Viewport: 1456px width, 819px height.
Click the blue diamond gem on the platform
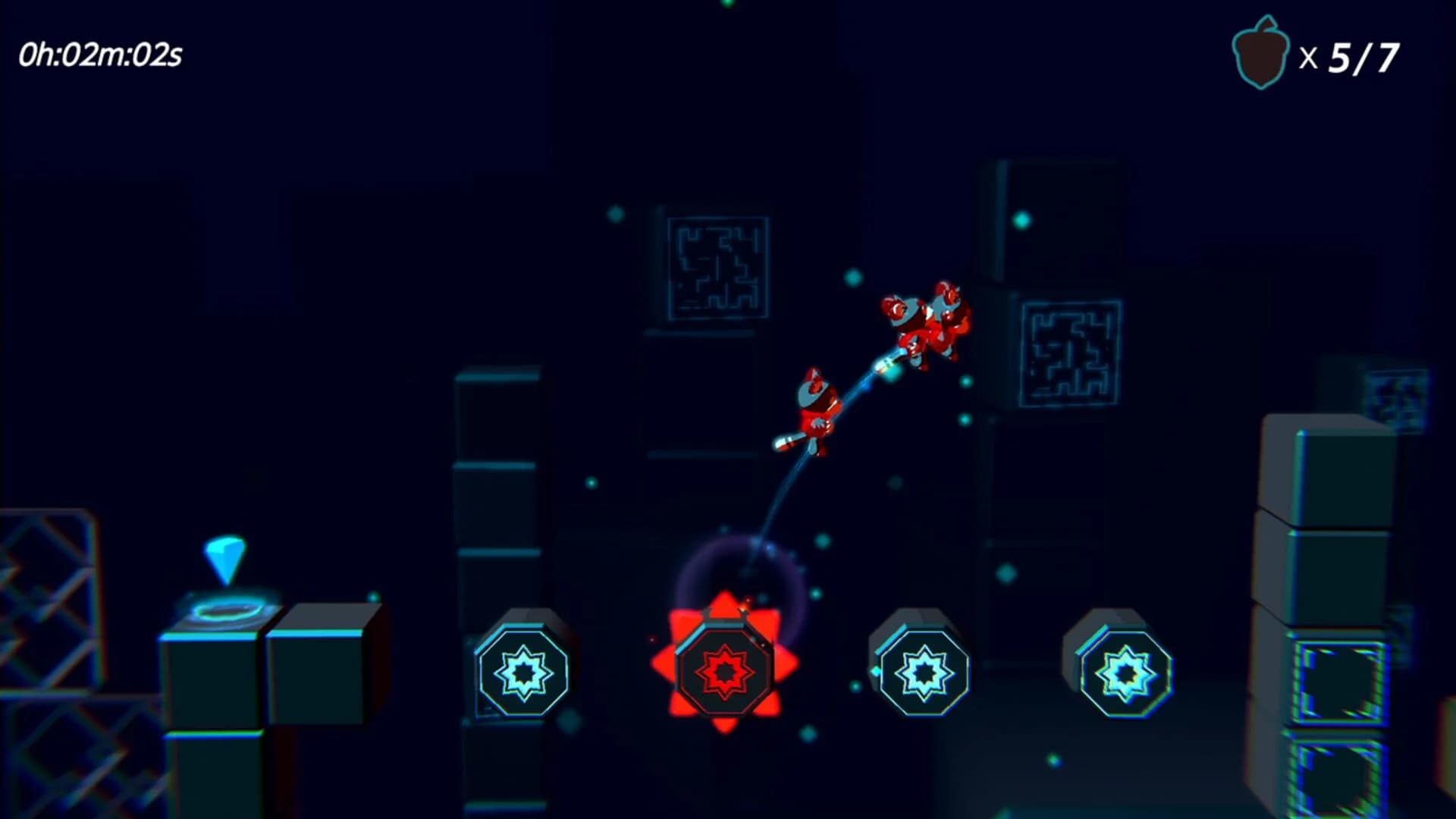coord(224,557)
